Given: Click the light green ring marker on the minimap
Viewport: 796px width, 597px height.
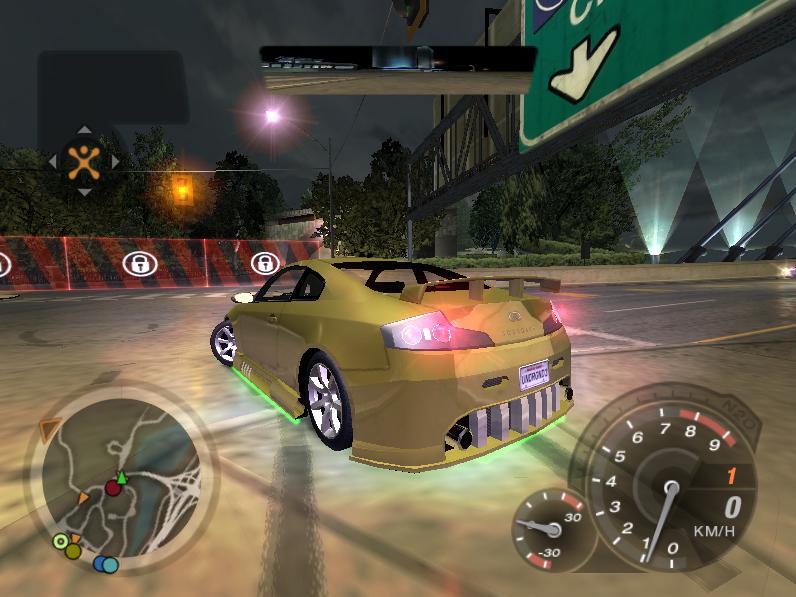Looking at the screenshot, I should pos(60,543).
